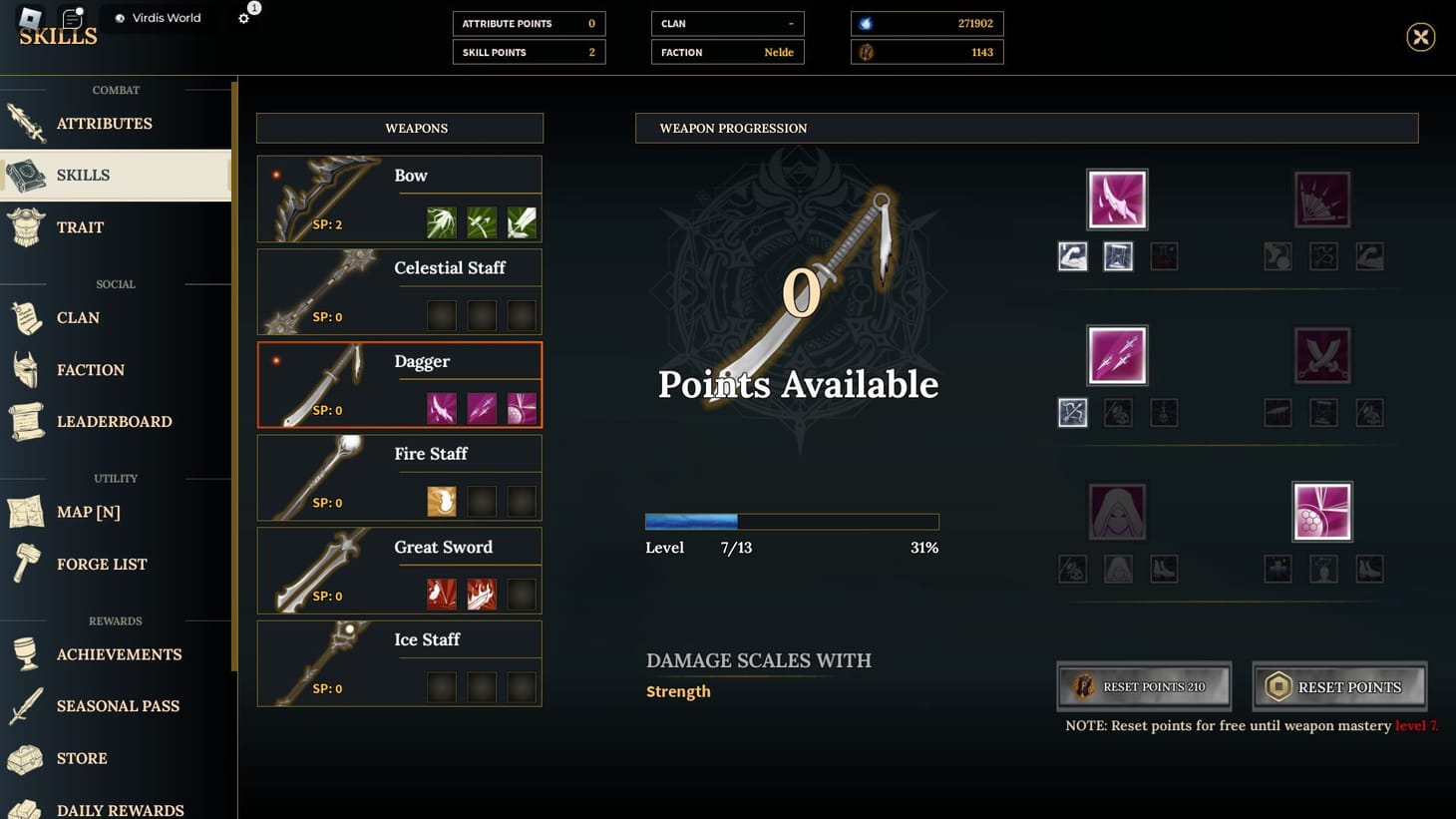This screenshot has width=1456, height=819.
Task: Open Achievements via the trophy icon
Action: pos(25,653)
